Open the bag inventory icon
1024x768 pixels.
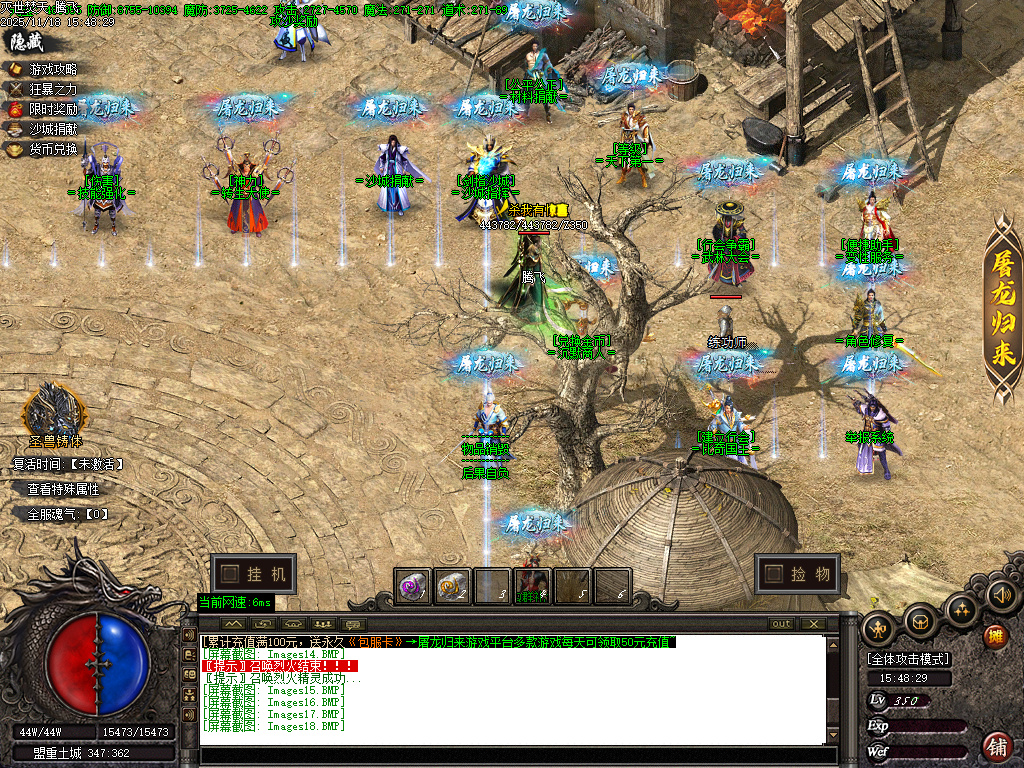point(921,622)
